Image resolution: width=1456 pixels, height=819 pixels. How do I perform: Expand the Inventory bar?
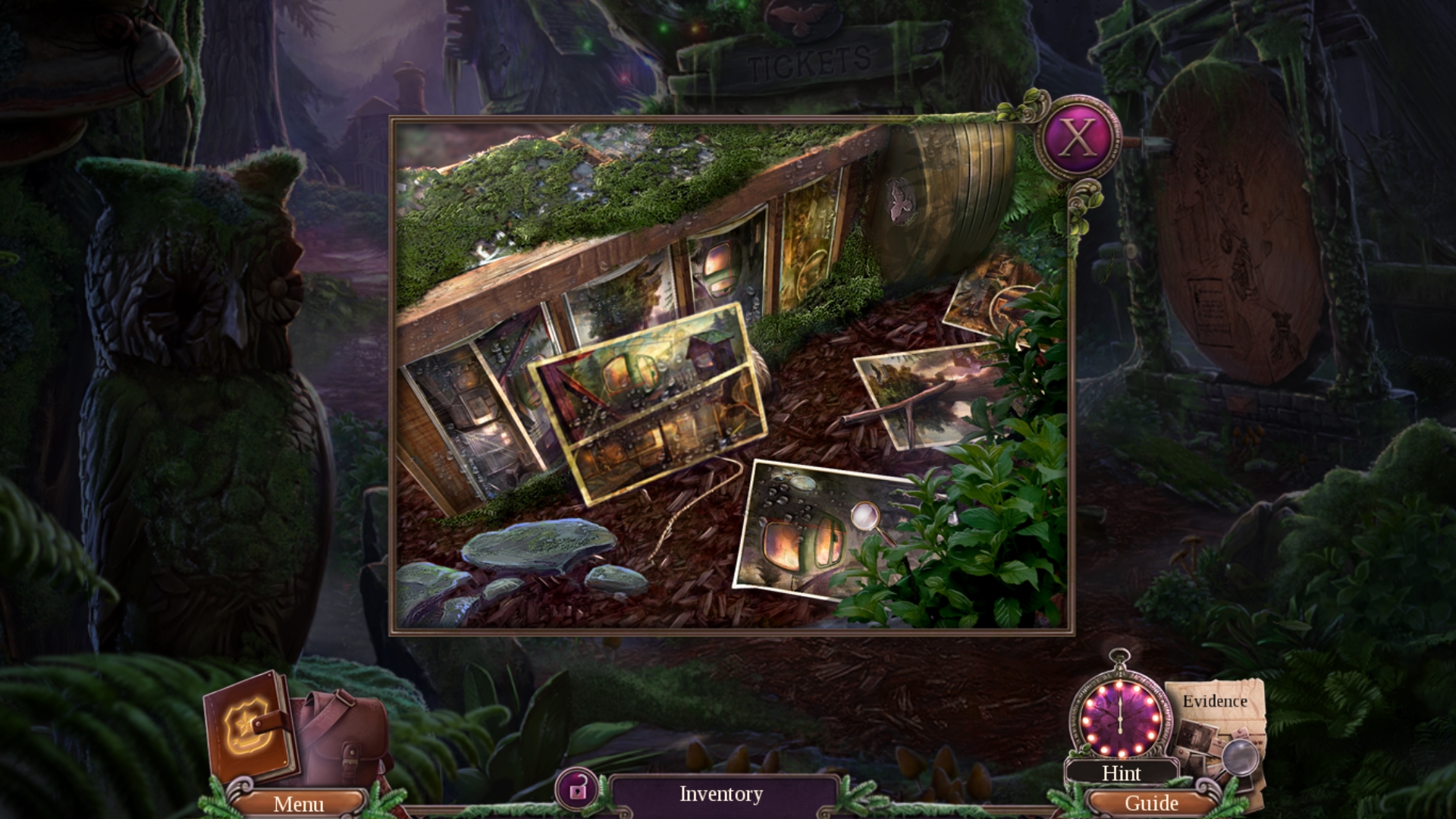(719, 793)
